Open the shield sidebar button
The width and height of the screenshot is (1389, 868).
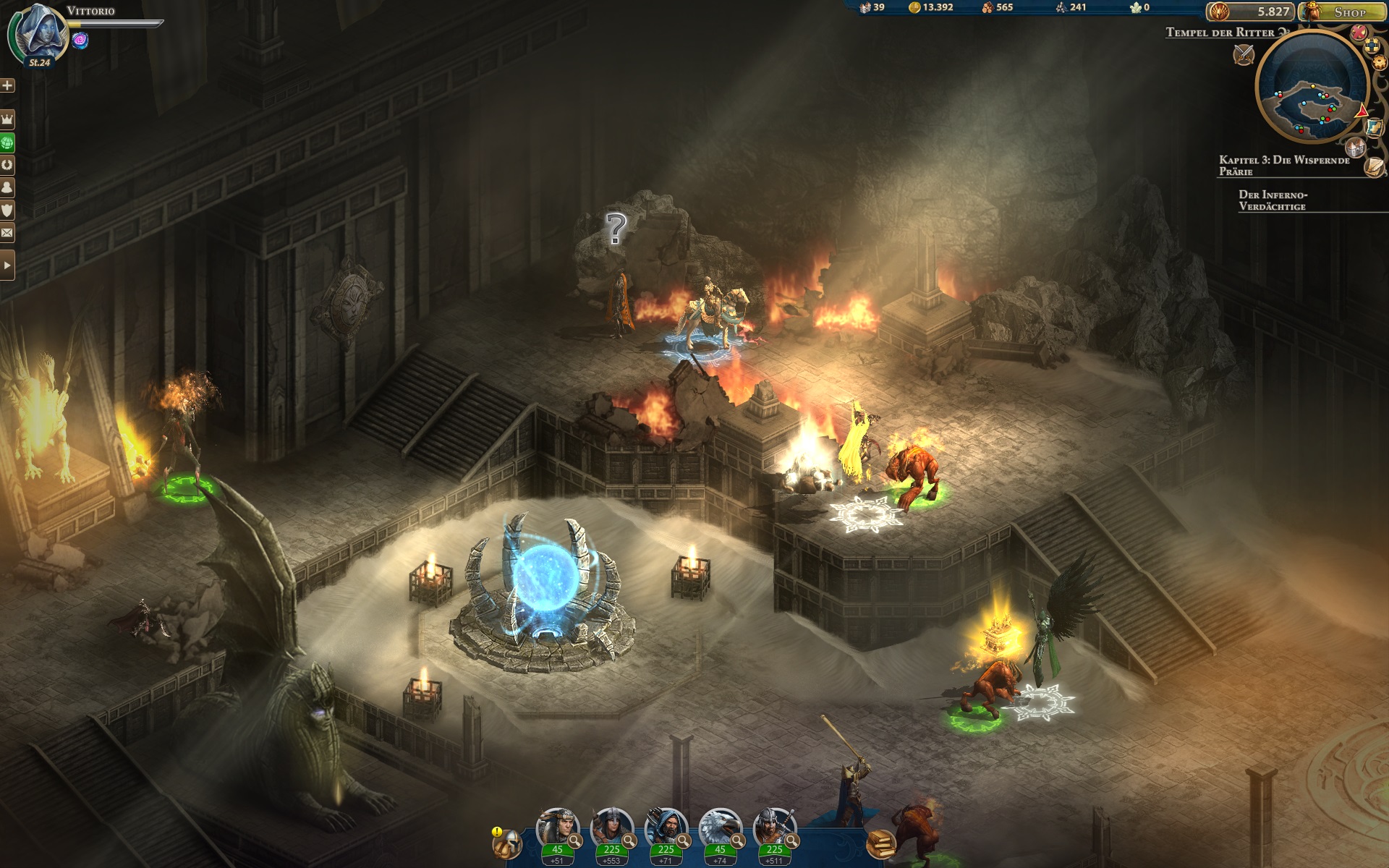(7, 210)
